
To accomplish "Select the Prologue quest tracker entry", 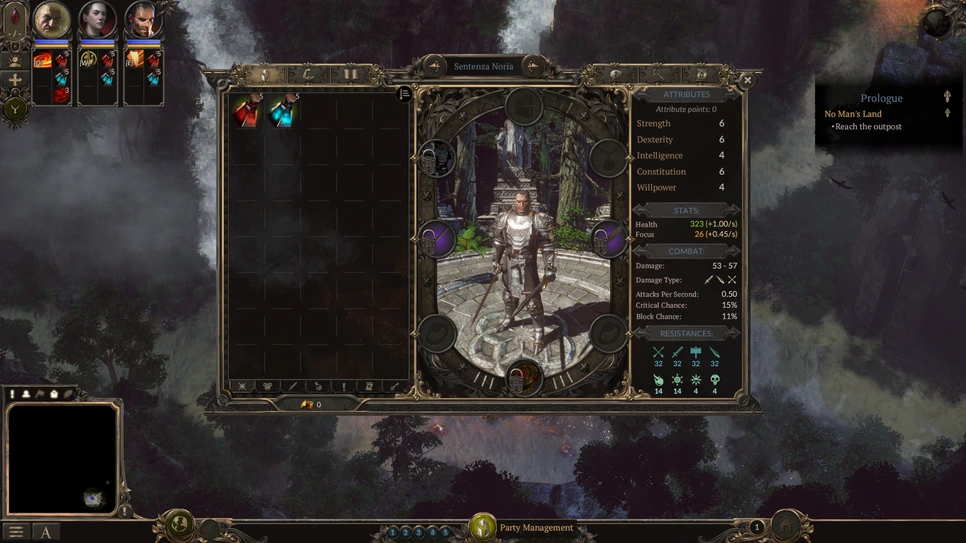I will [x=881, y=98].
